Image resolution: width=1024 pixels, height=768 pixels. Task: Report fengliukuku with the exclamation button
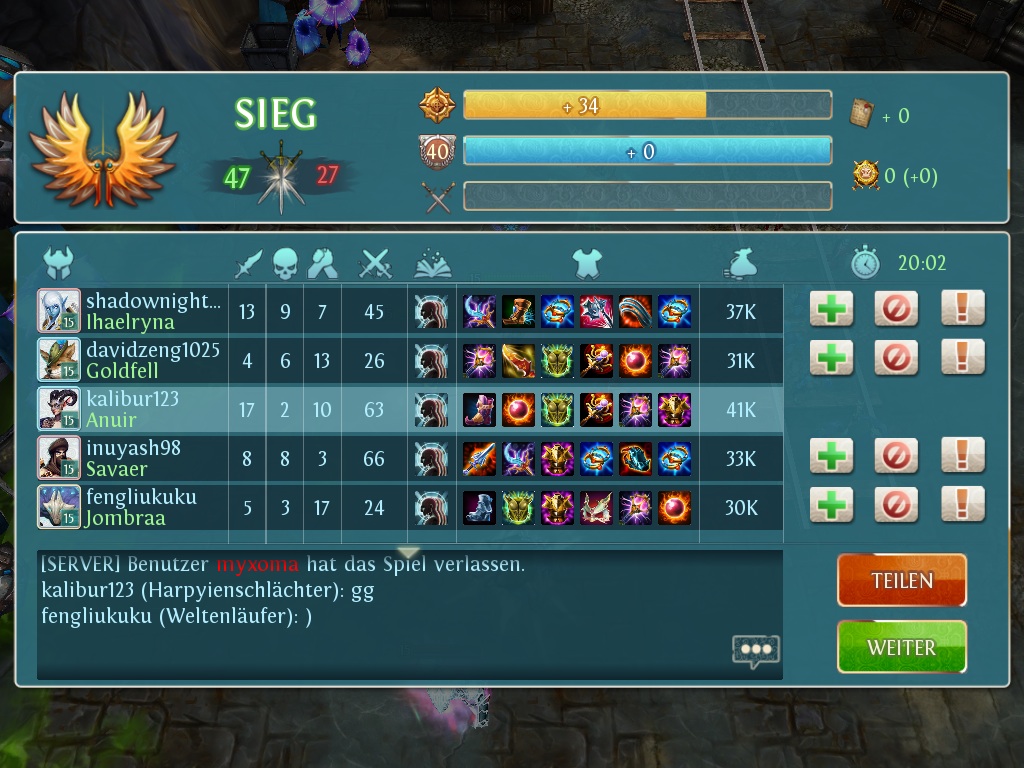click(962, 505)
